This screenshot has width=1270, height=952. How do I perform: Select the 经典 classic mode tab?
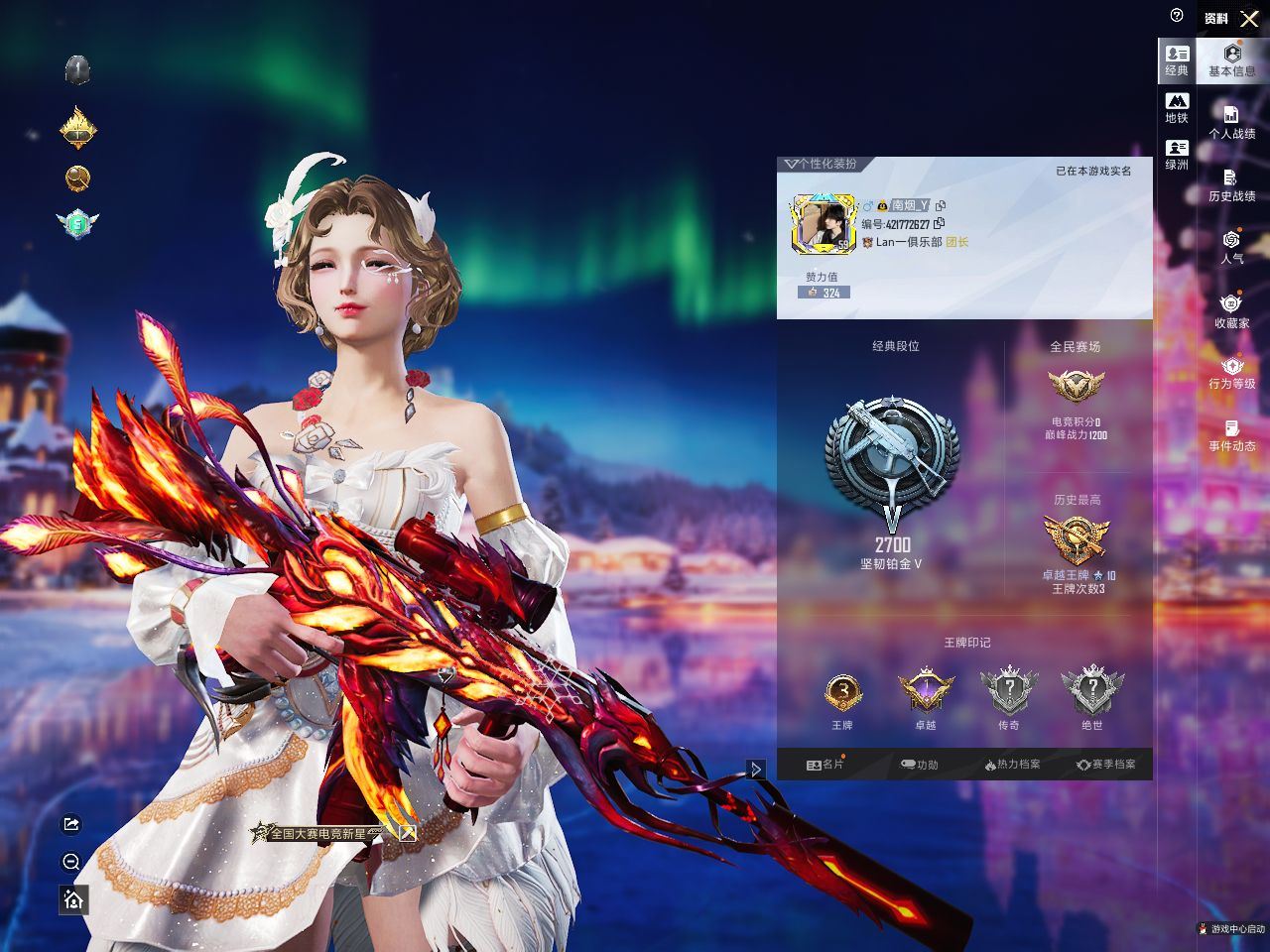click(1177, 60)
